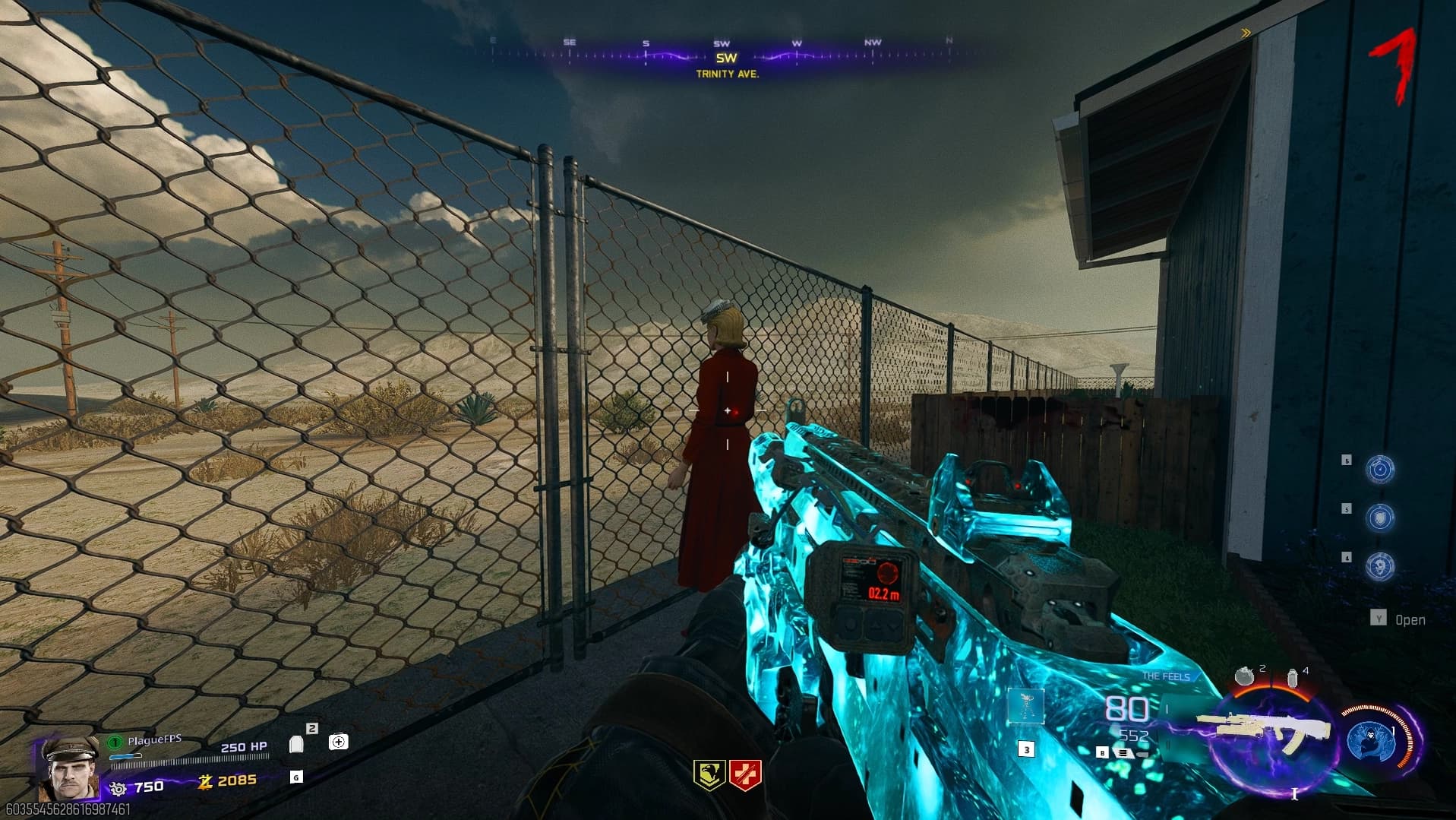Click the compass bar at SW

point(726,58)
